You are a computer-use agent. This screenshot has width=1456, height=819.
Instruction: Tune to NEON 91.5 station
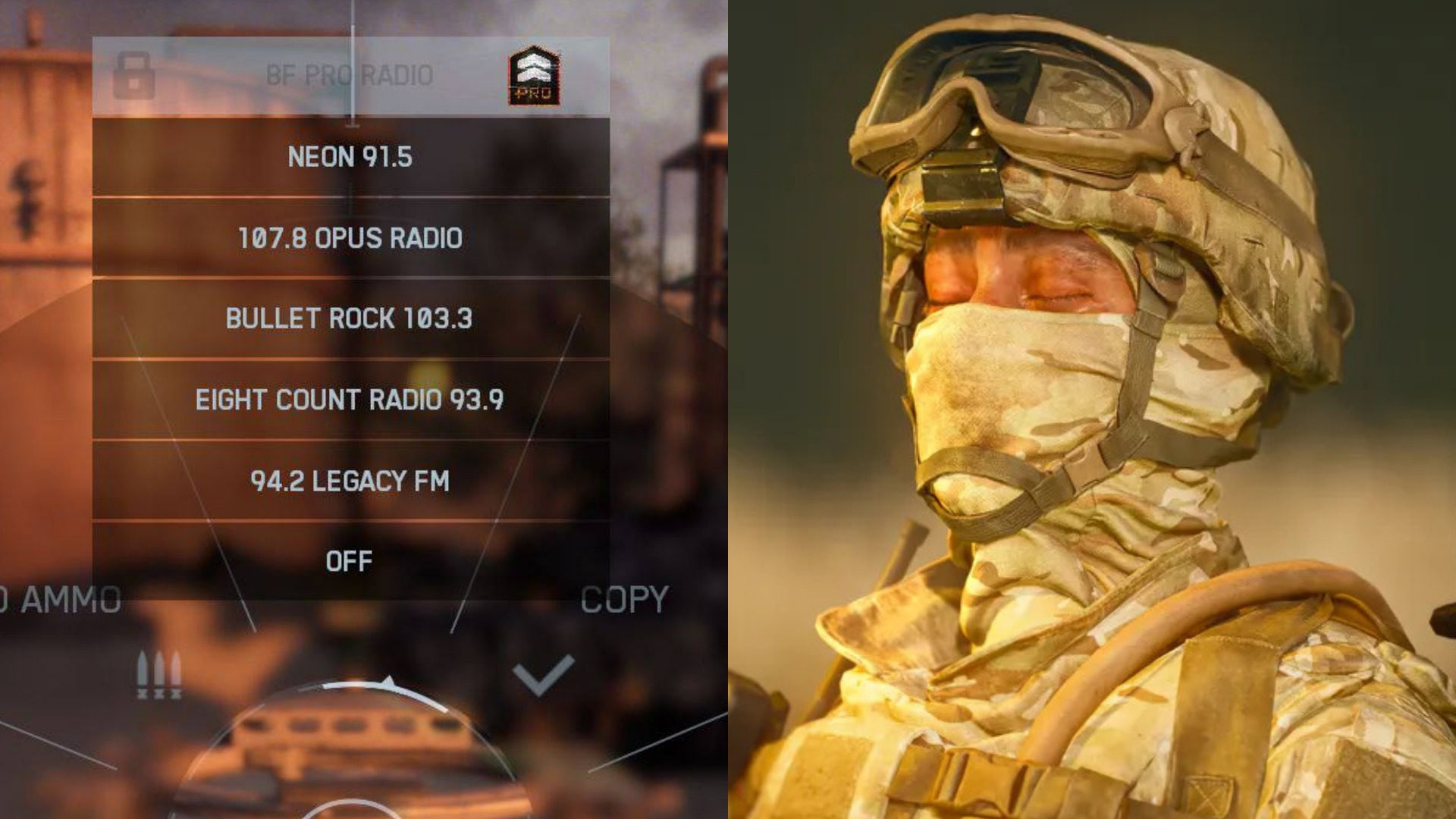[x=353, y=159]
